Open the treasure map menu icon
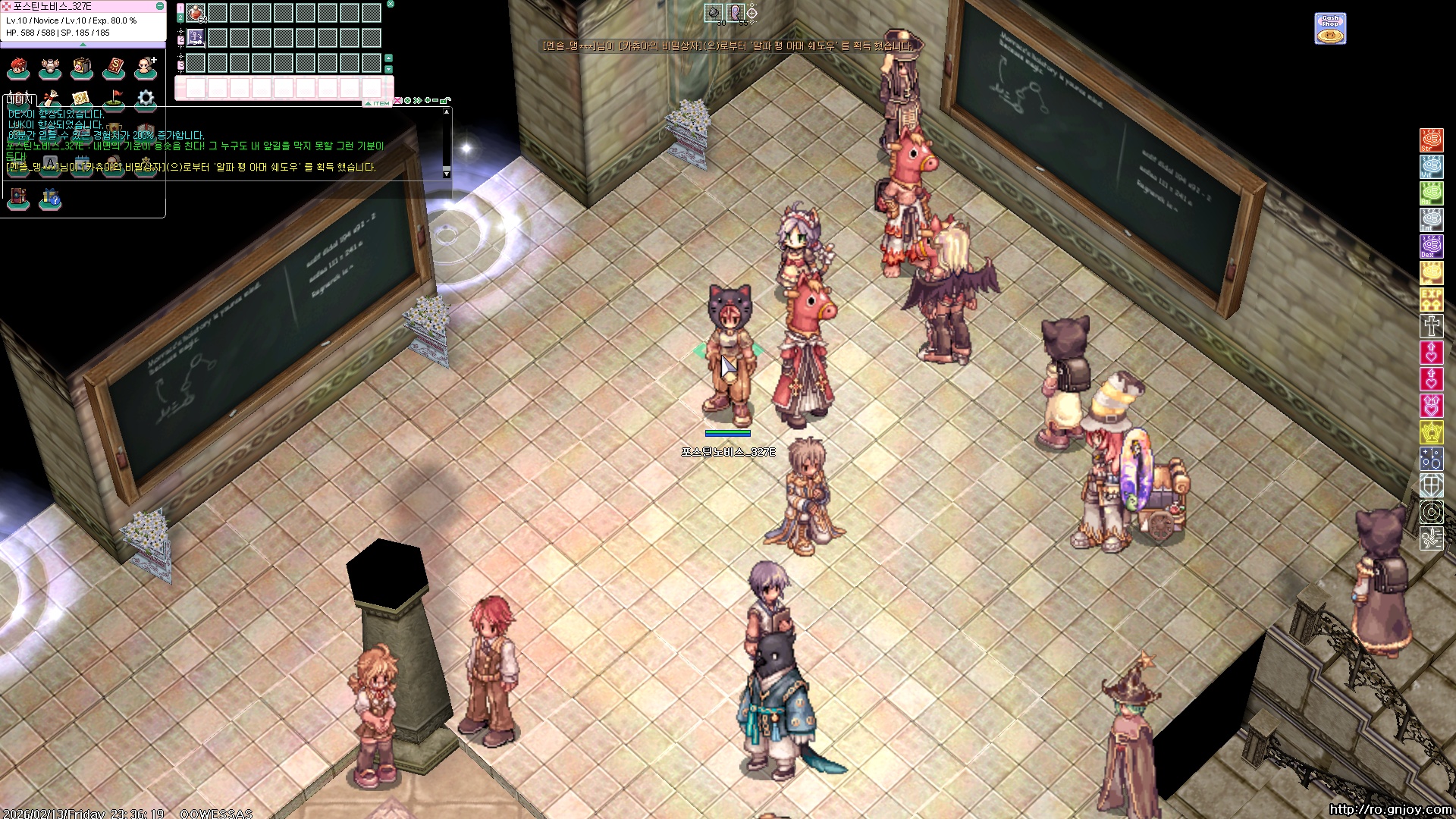Screen dimensions: 1456x819 tap(82, 99)
